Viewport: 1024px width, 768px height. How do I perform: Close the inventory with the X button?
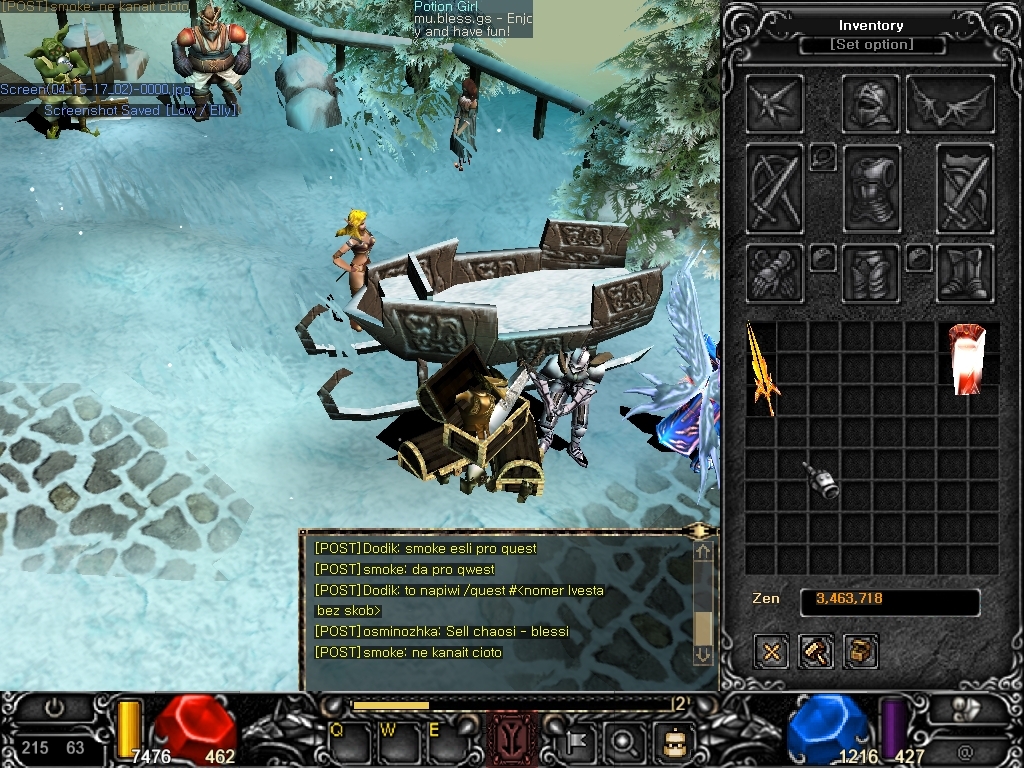pyautogui.click(x=772, y=652)
